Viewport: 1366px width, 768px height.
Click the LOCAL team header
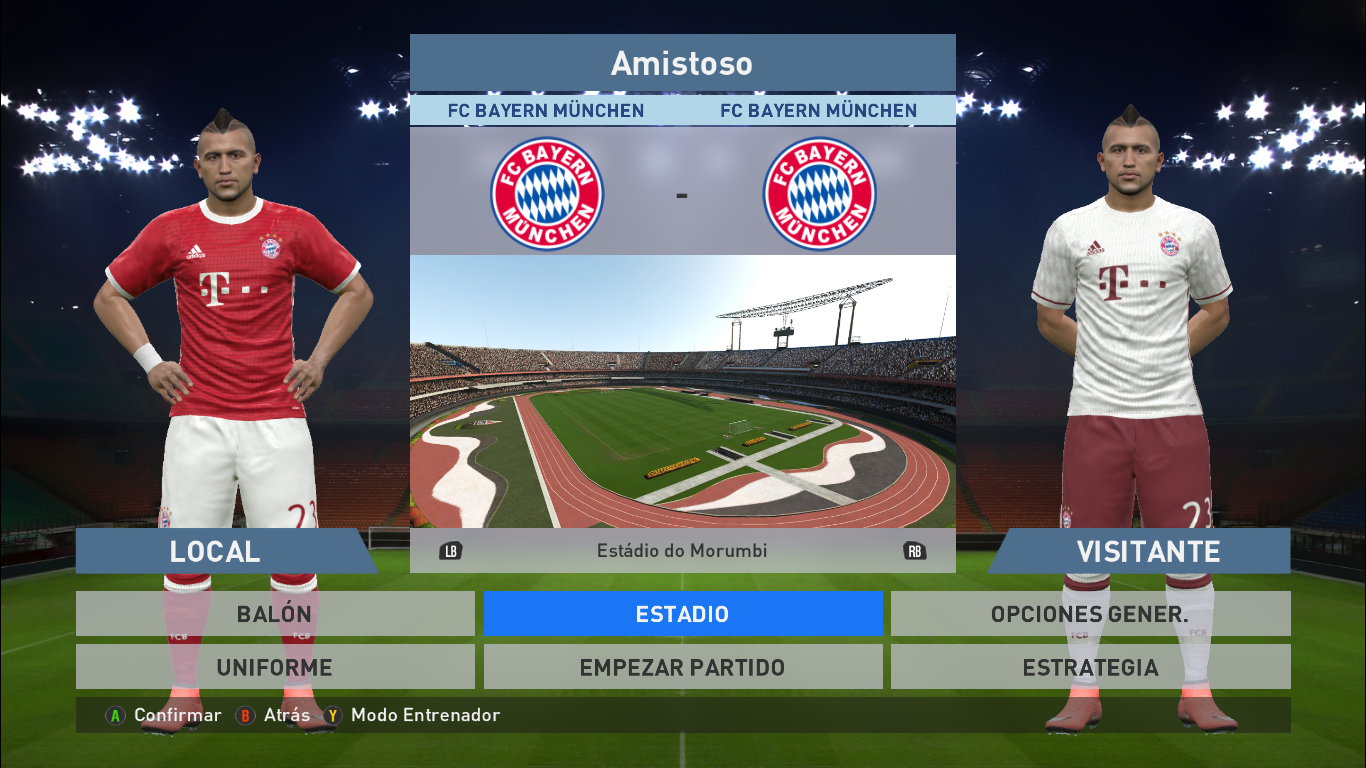click(x=215, y=551)
